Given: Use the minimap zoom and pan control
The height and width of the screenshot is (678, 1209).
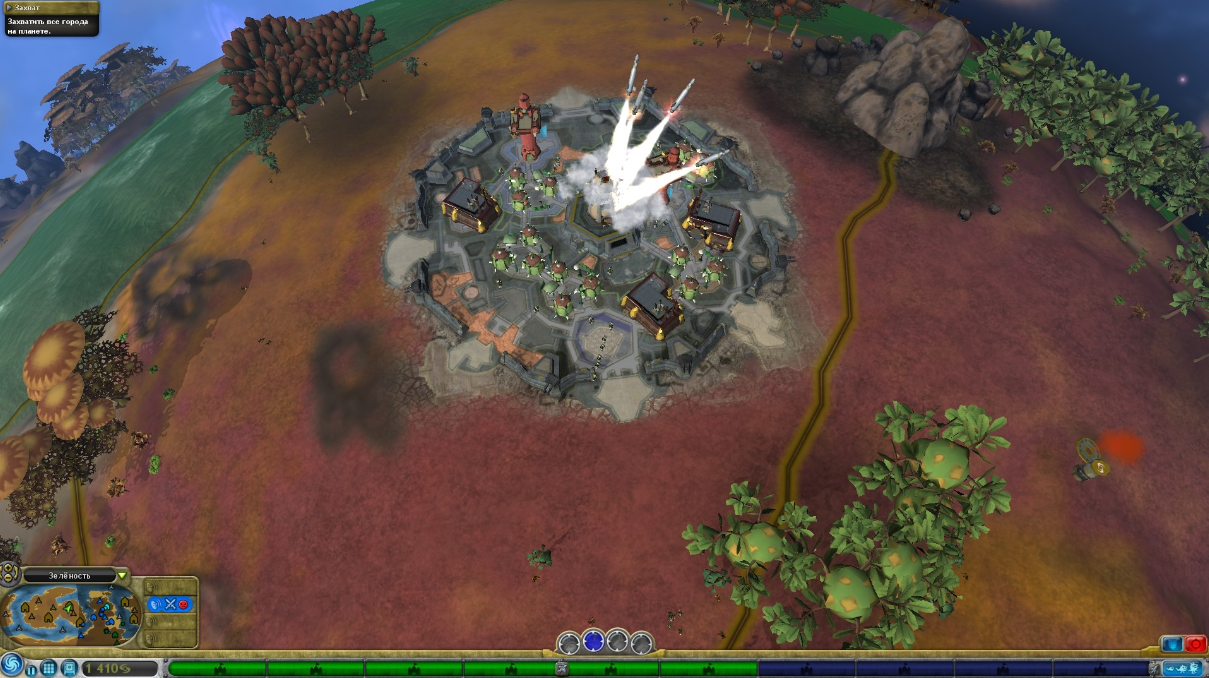Looking at the screenshot, I should click(10, 573).
